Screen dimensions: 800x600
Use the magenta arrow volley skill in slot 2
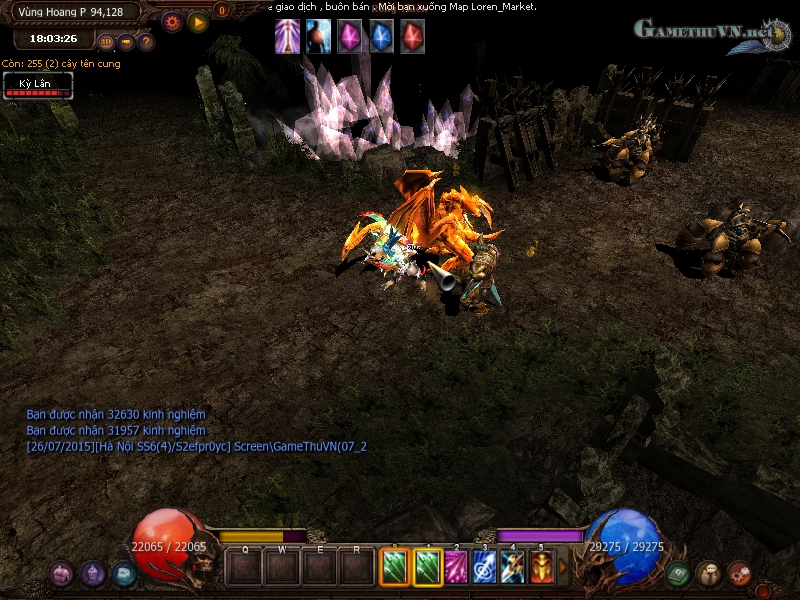tap(456, 567)
